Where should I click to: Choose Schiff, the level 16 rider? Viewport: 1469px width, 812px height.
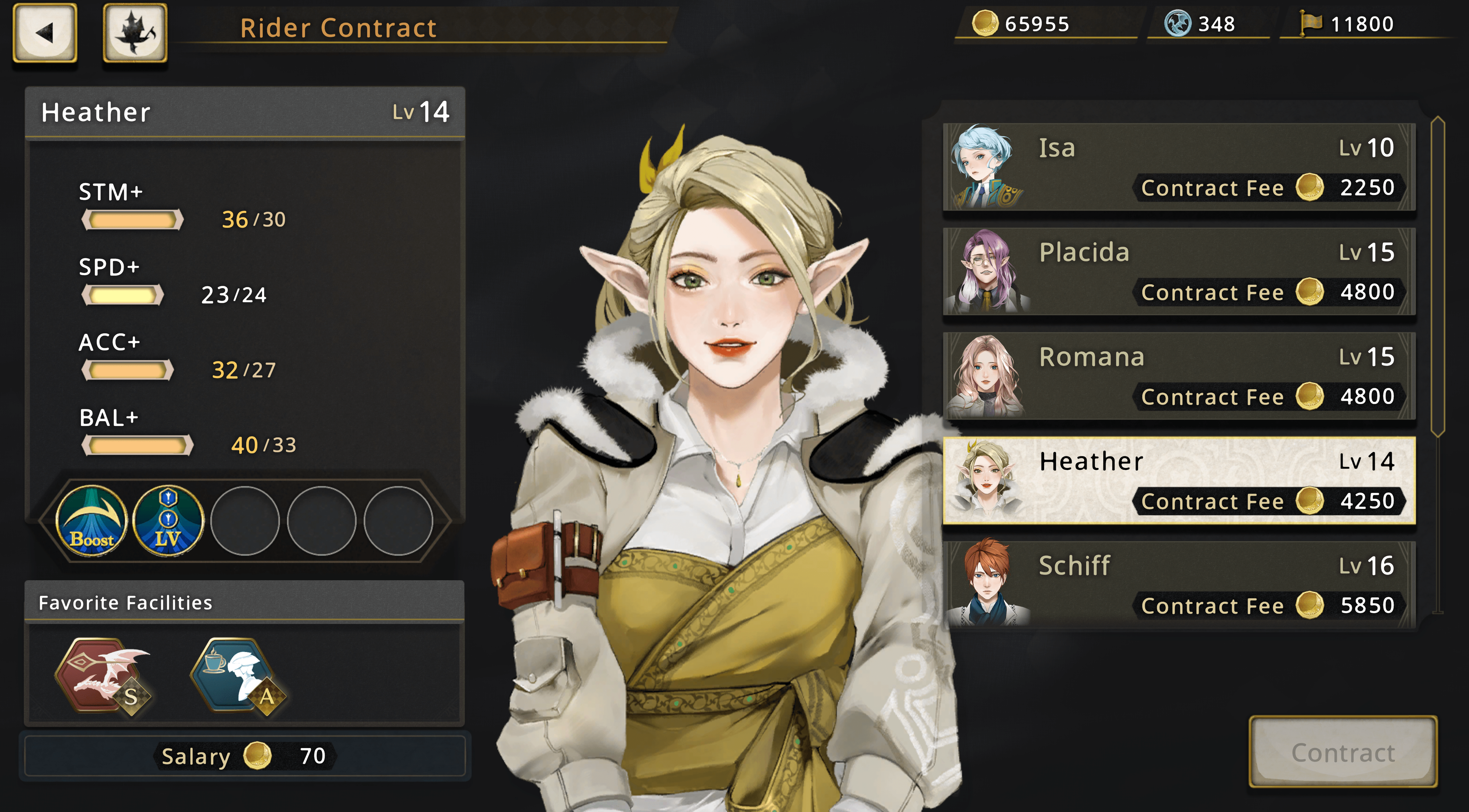[x=1179, y=584]
